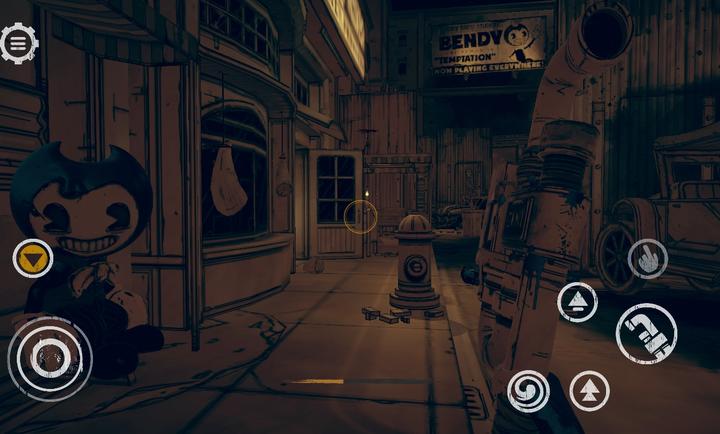Tap the yellow down-arrow crouch button
Screen dimensions: 720x434
(x=33, y=259)
